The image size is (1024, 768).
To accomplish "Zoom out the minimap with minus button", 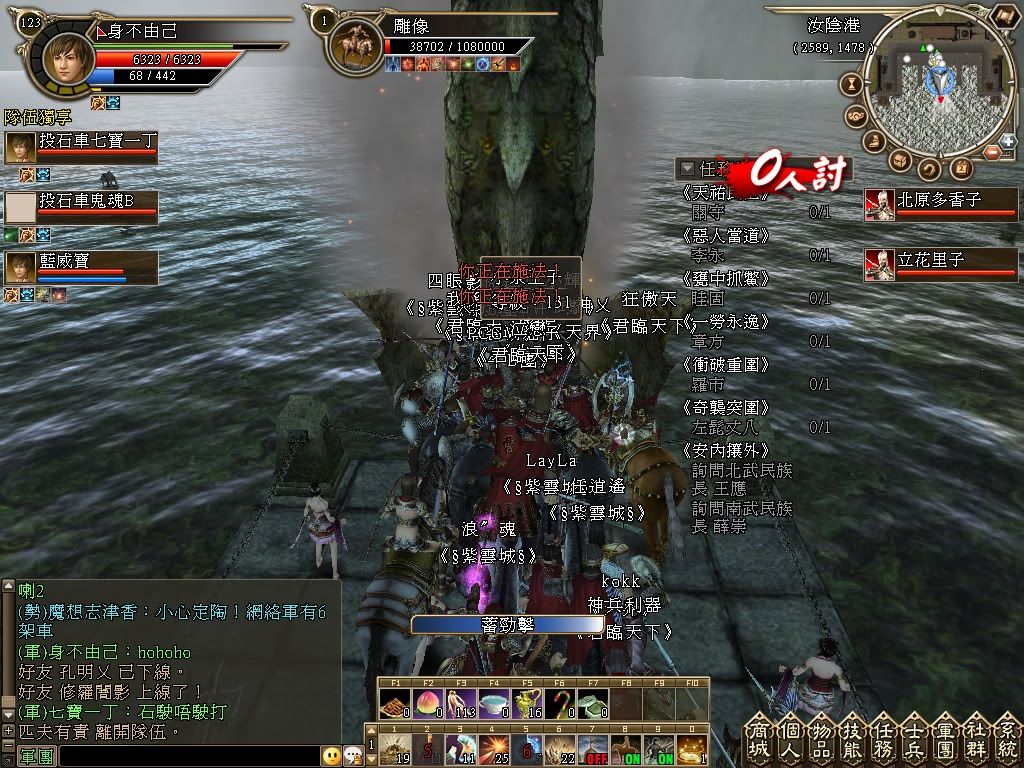I will (994, 152).
